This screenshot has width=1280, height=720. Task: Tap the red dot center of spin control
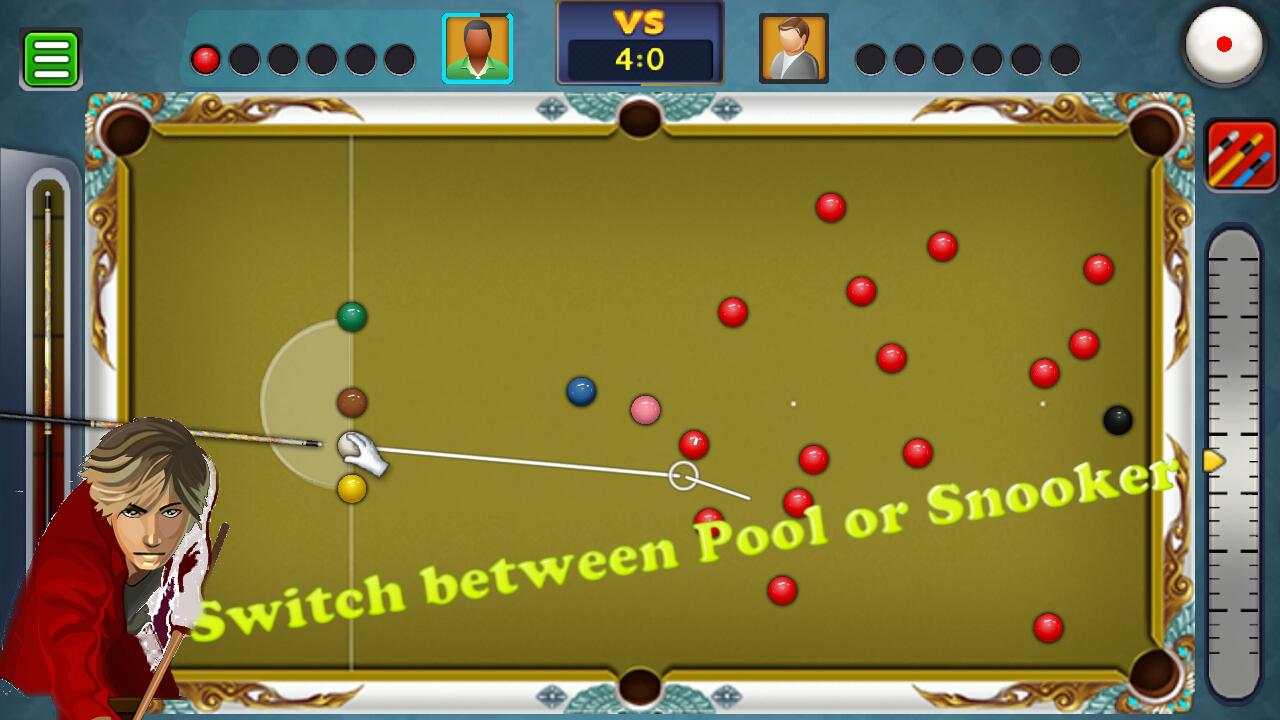click(1224, 45)
